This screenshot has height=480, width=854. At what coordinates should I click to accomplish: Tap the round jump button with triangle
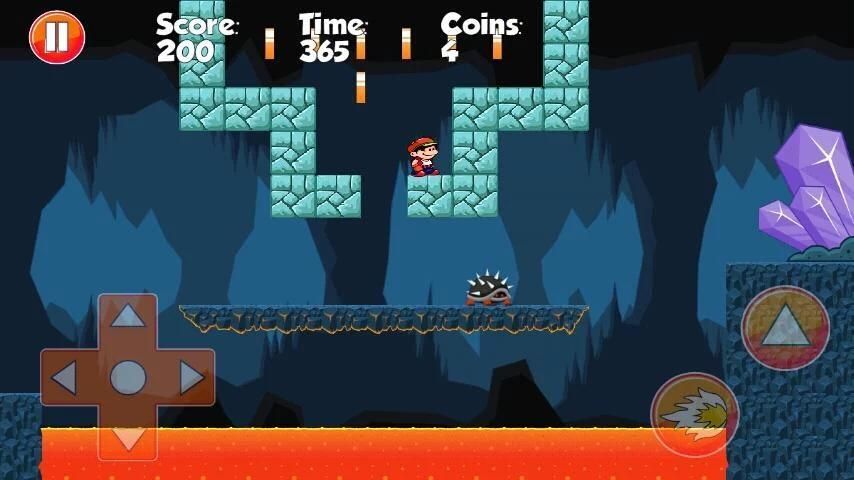click(x=785, y=327)
